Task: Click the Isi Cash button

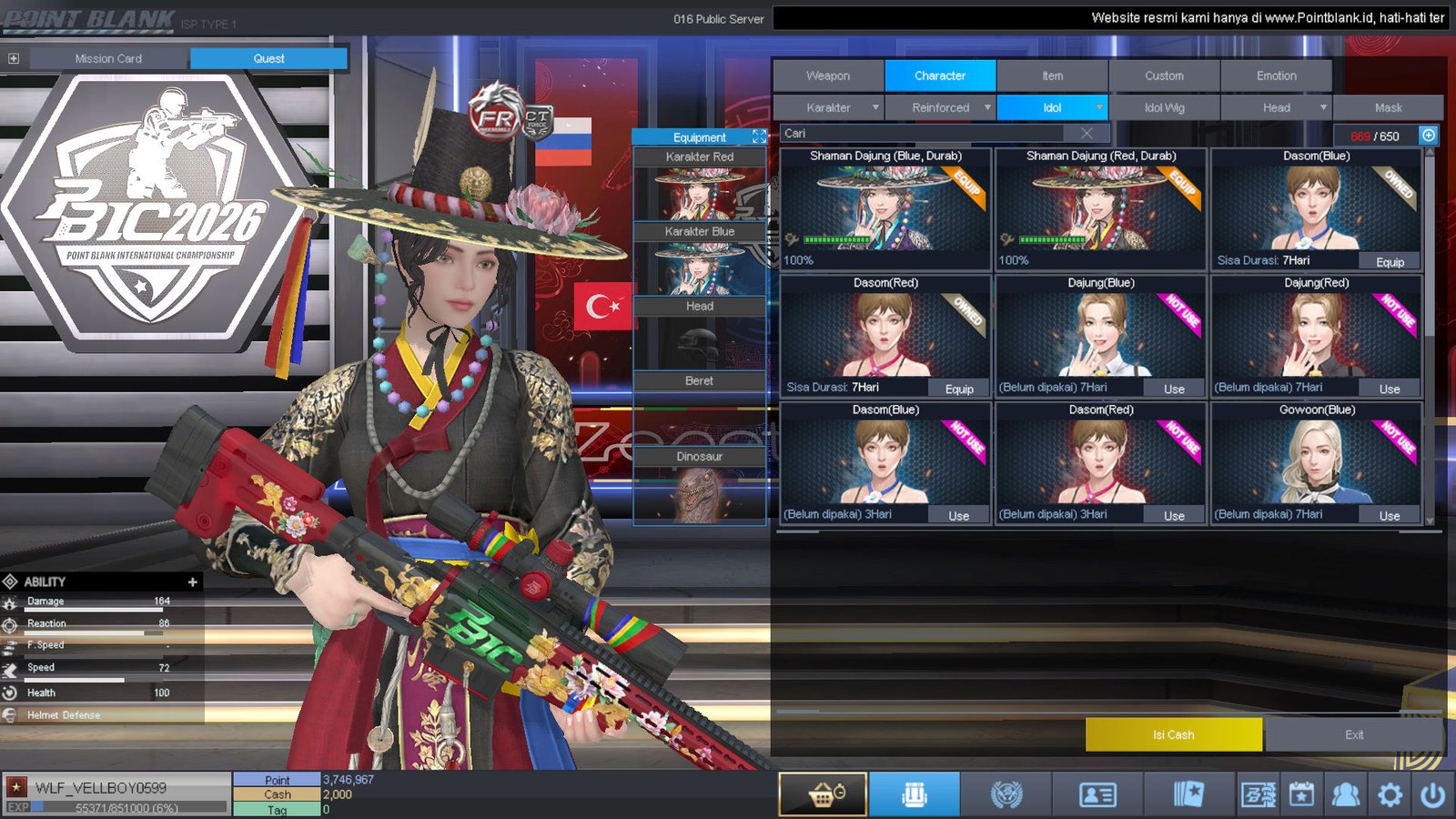Action: click(1173, 734)
